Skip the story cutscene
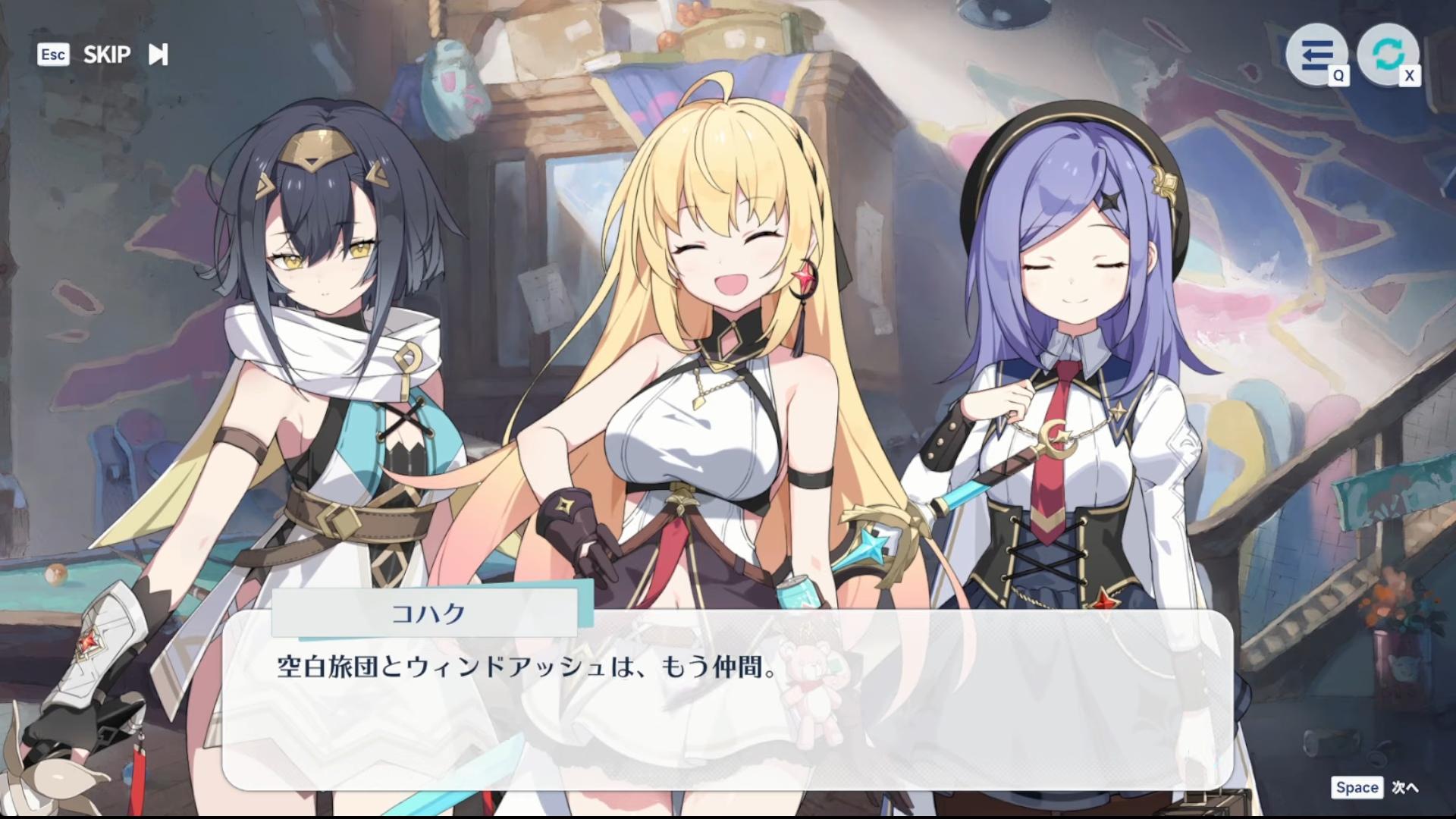The height and width of the screenshot is (819, 1456). point(124,55)
